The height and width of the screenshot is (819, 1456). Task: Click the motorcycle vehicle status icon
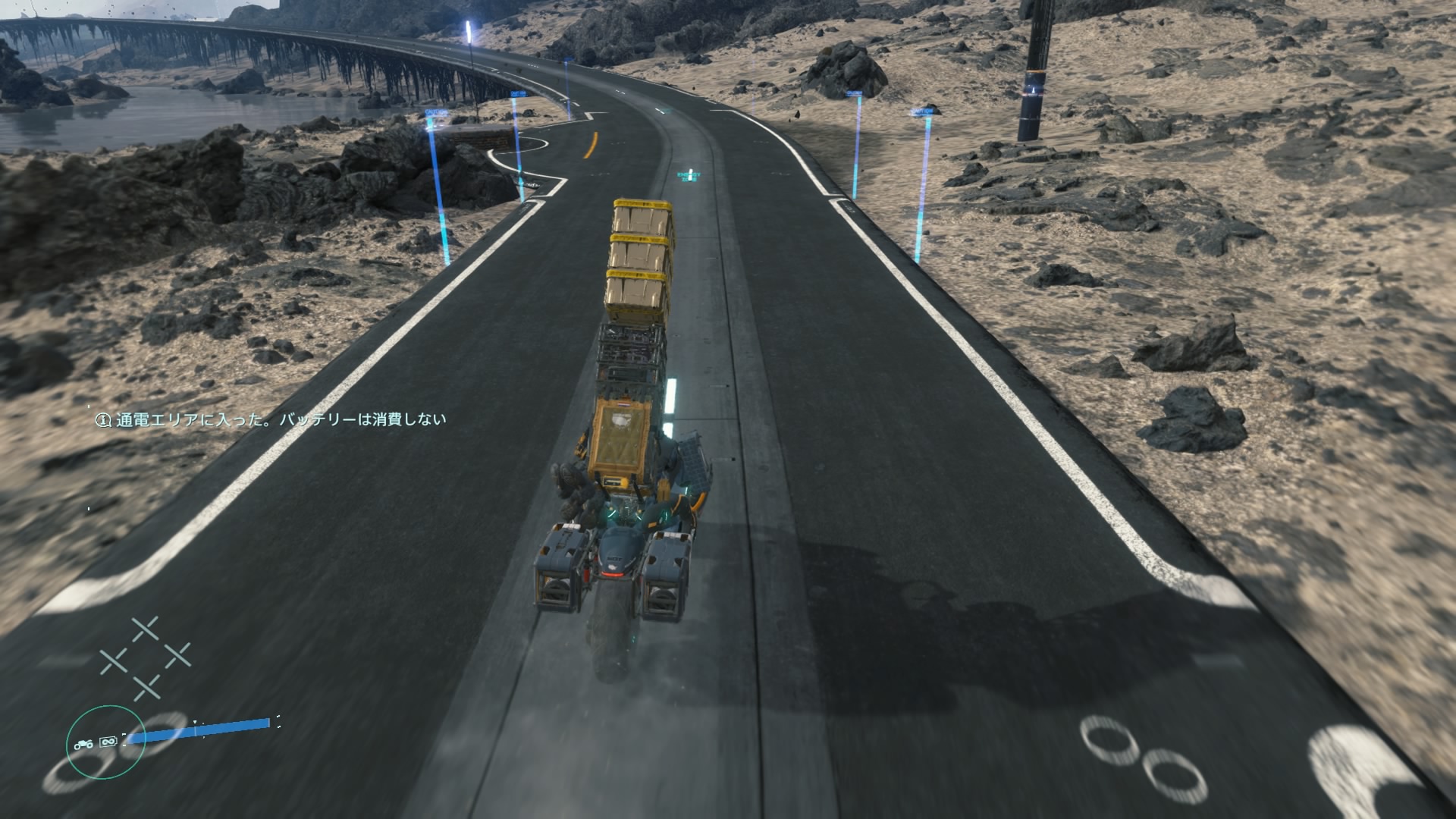(x=83, y=745)
